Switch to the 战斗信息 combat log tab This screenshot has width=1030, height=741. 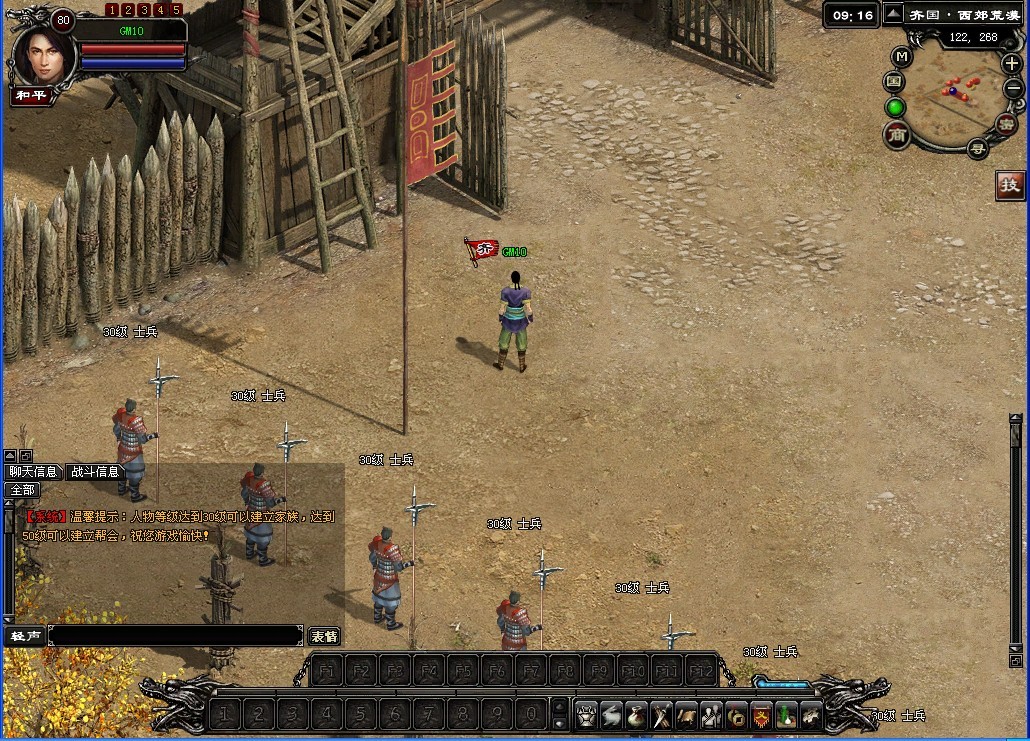95,472
